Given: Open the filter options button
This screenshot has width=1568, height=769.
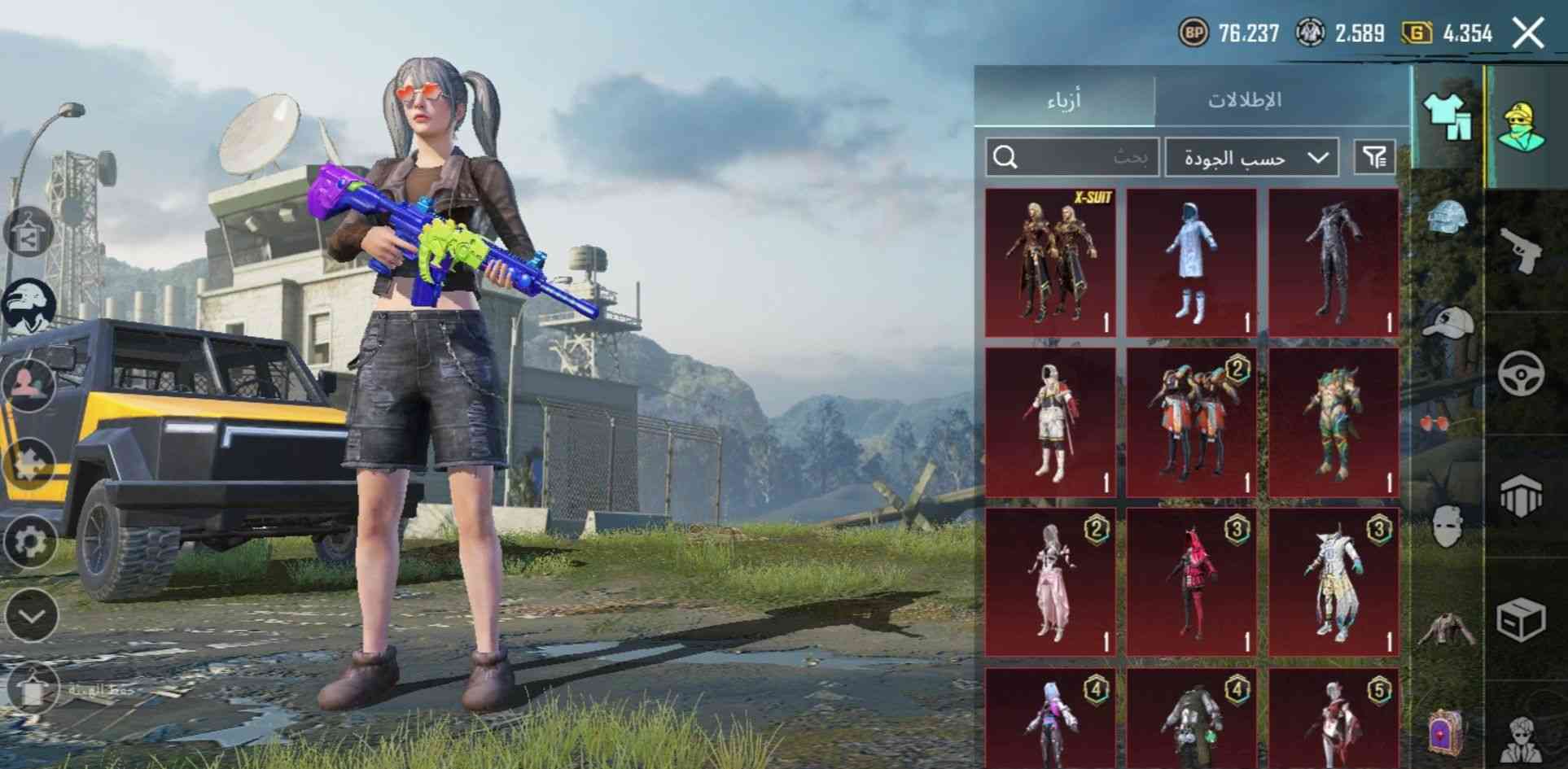Looking at the screenshot, I should [x=1374, y=157].
